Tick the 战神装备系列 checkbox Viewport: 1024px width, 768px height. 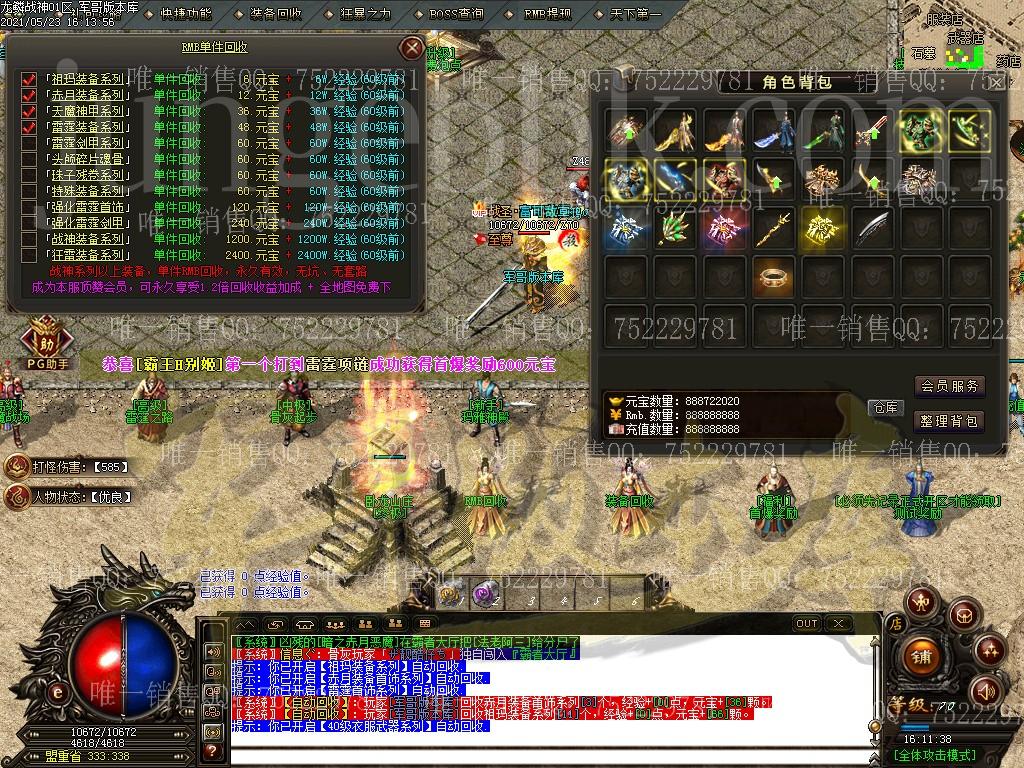point(29,239)
